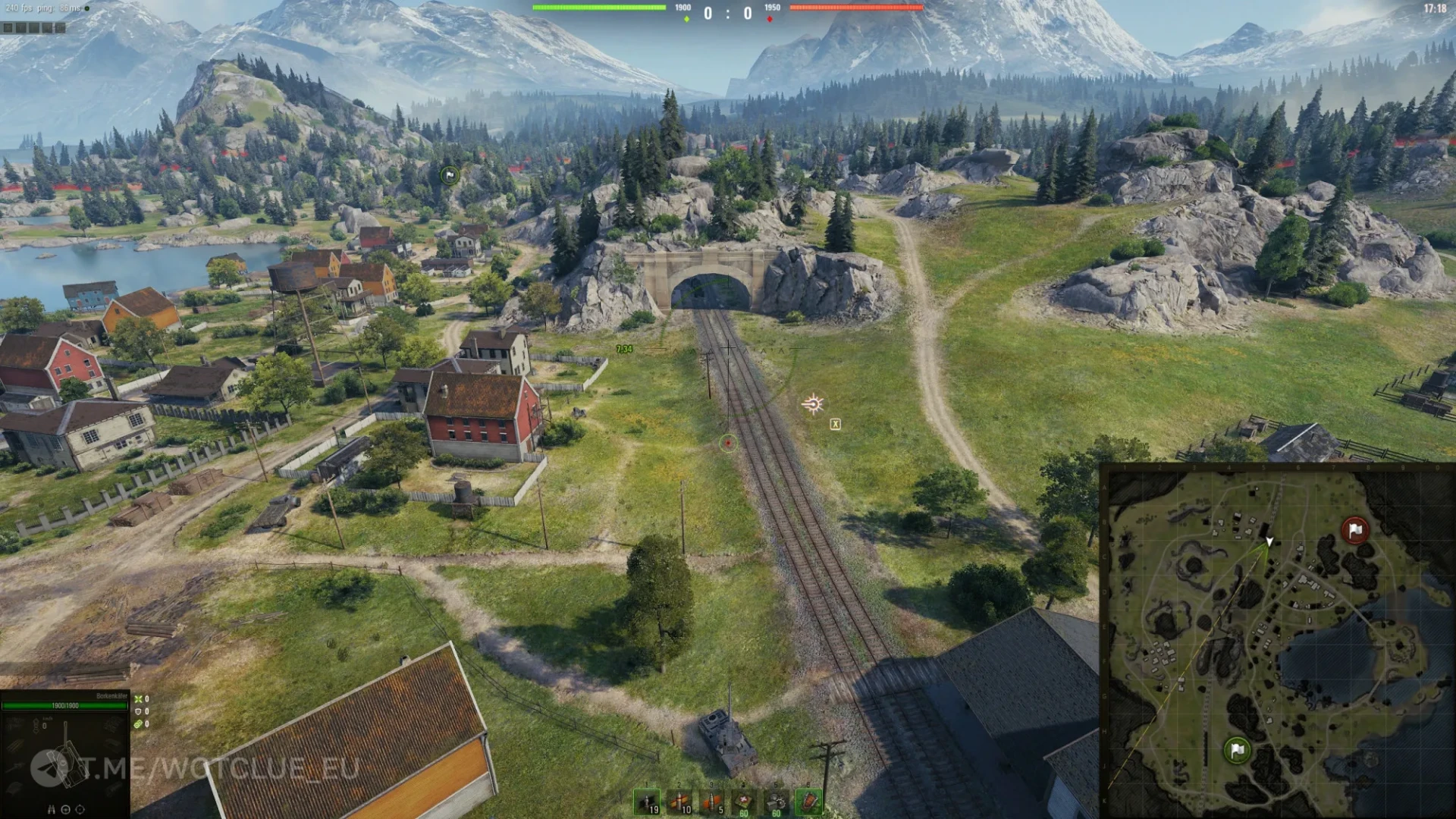Click the binoculars icon in the damage panel
Image resolution: width=1456 pixels, height=819 pixels.
(x=52, y=809)
